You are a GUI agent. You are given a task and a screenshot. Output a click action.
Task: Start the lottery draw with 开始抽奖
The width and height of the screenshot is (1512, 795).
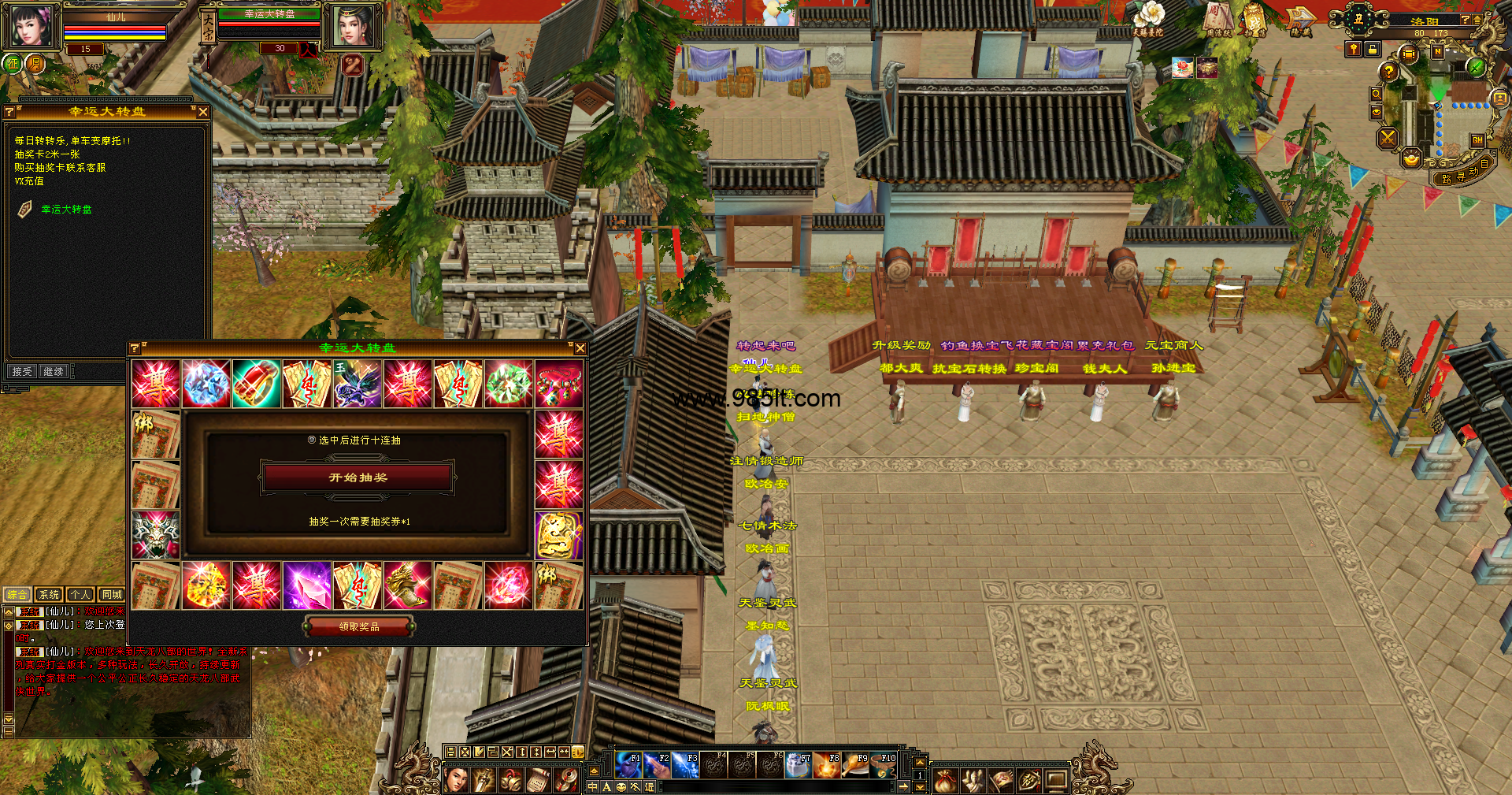click(x=358, y=477)
